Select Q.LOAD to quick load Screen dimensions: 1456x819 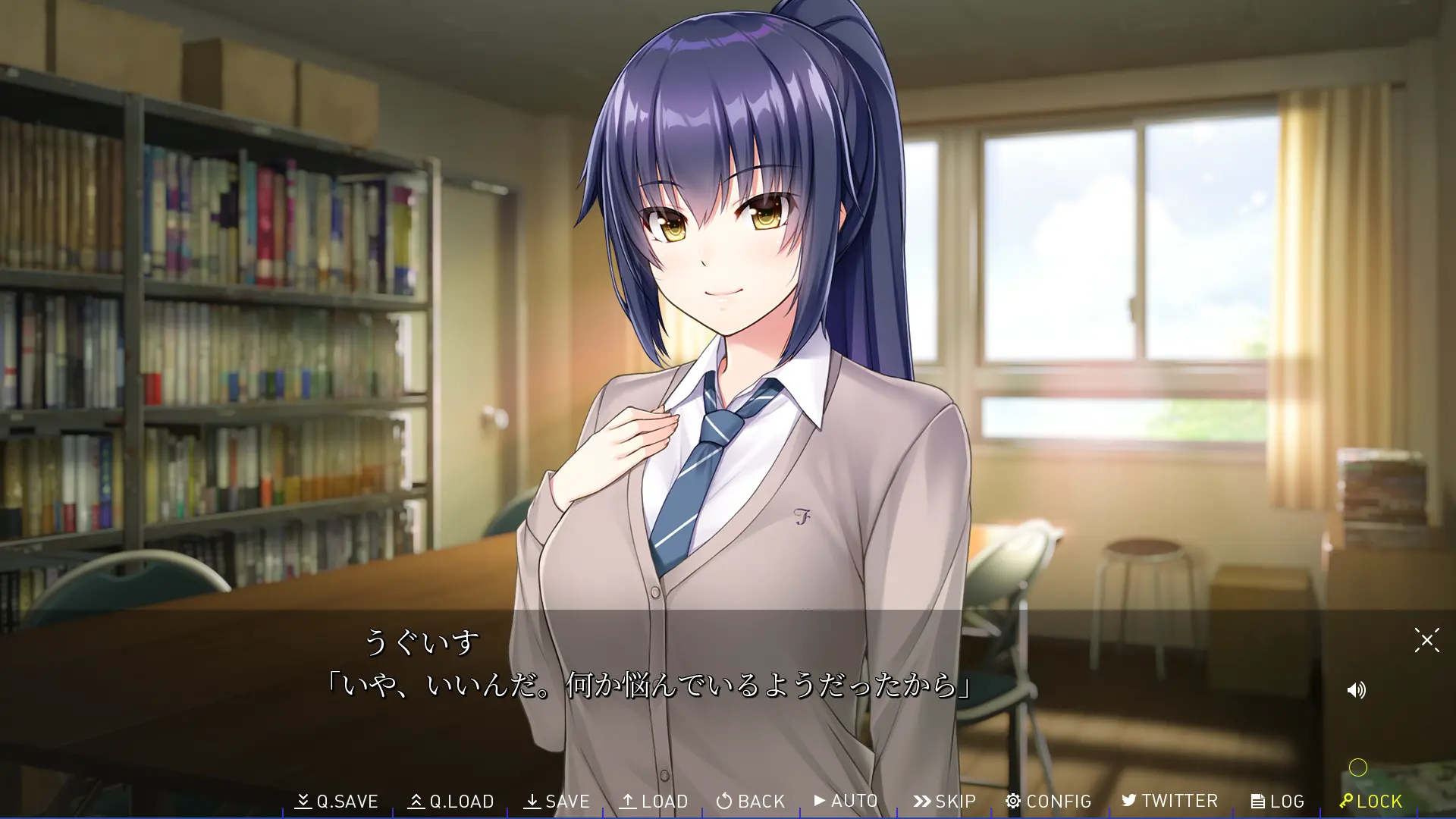pos(450,801)
